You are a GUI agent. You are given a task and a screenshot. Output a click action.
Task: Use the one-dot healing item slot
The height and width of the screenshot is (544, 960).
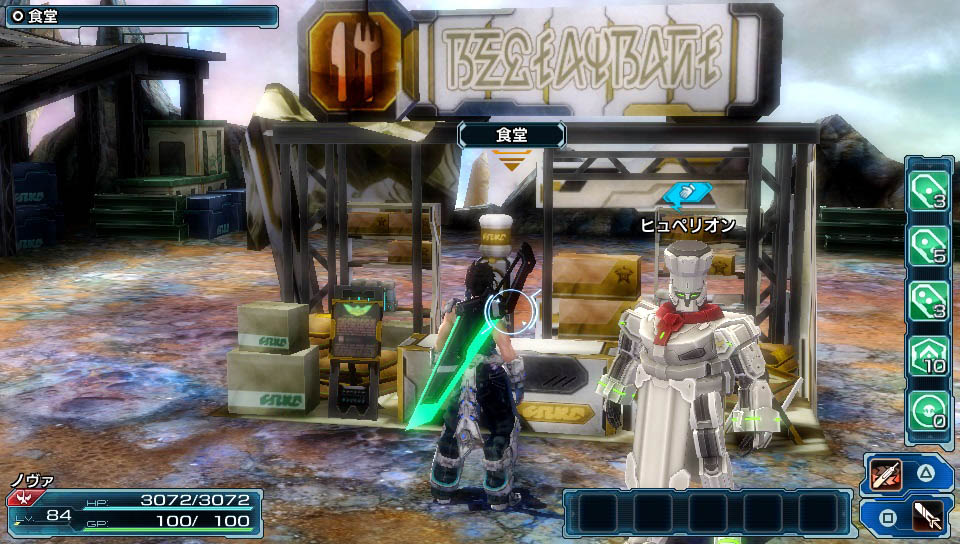929,186
